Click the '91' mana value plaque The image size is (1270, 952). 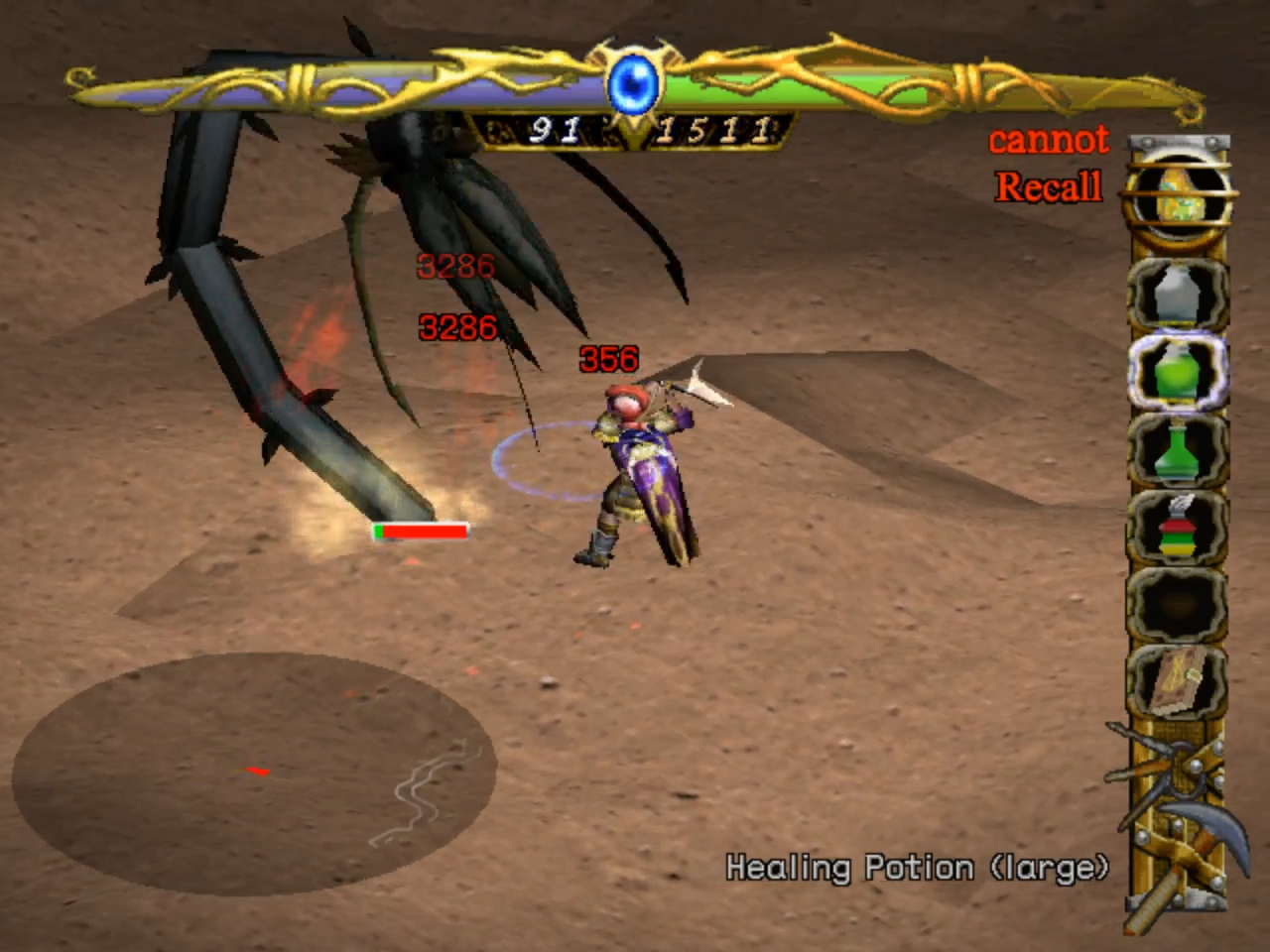(556, 128)
